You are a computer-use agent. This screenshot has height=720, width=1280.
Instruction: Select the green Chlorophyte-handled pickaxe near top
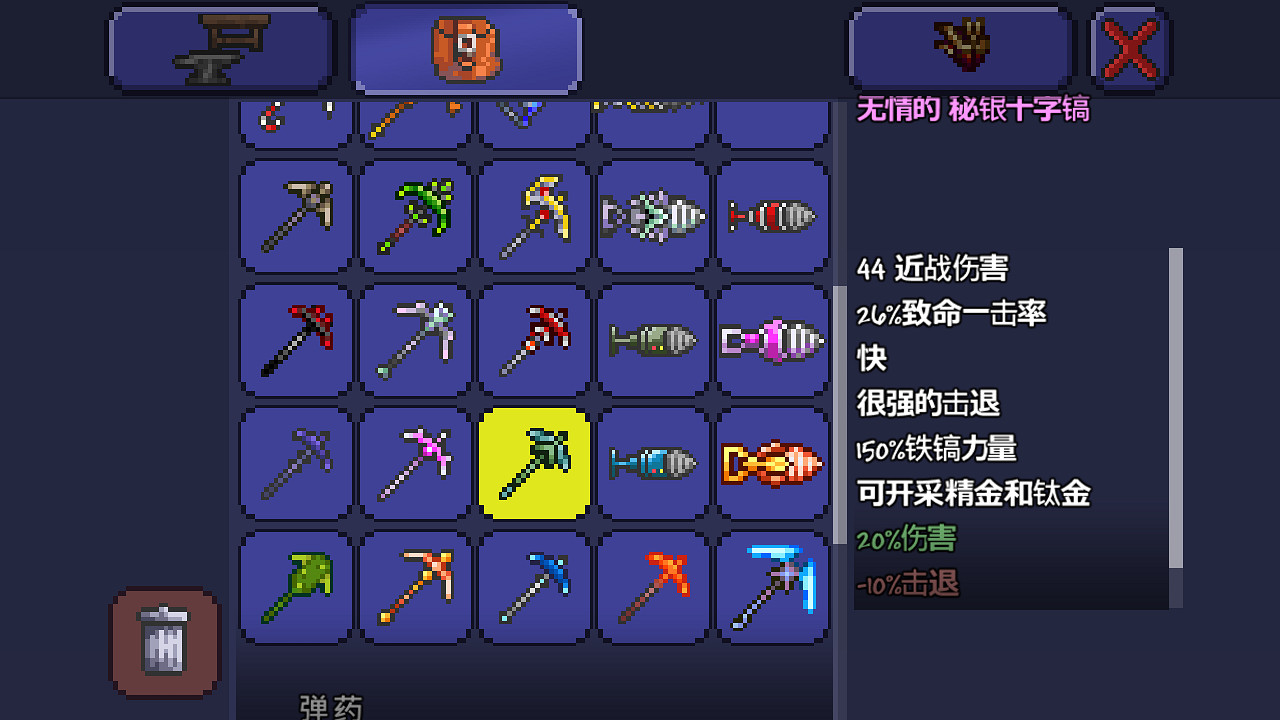click(x=414, y=217)
